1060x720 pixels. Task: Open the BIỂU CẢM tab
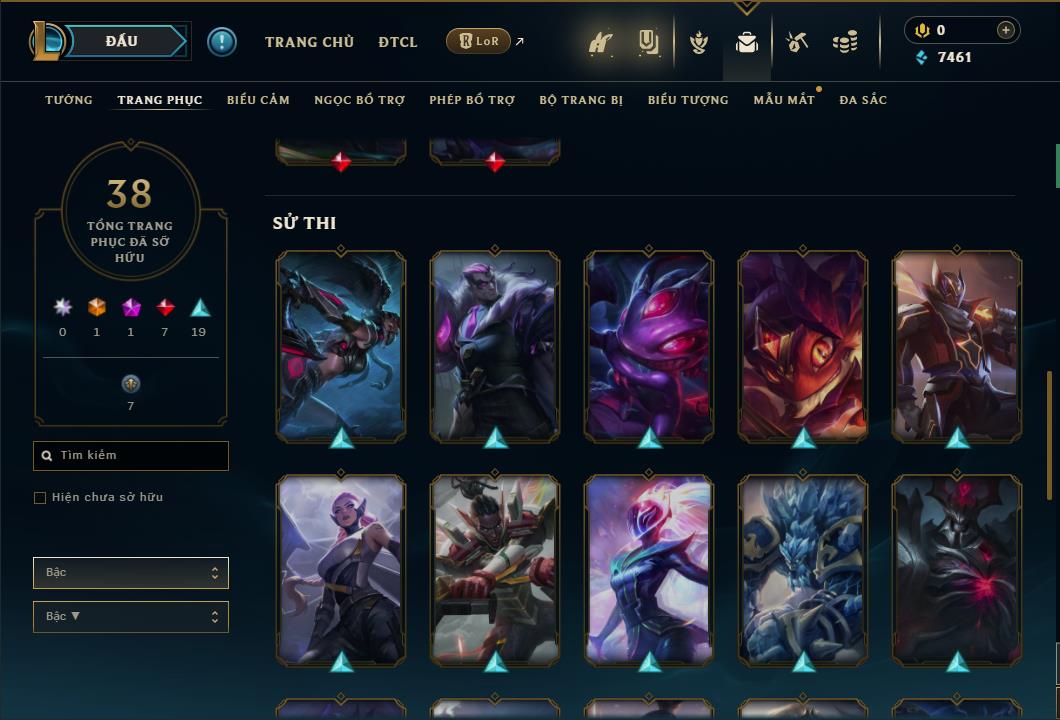point(258,100)
